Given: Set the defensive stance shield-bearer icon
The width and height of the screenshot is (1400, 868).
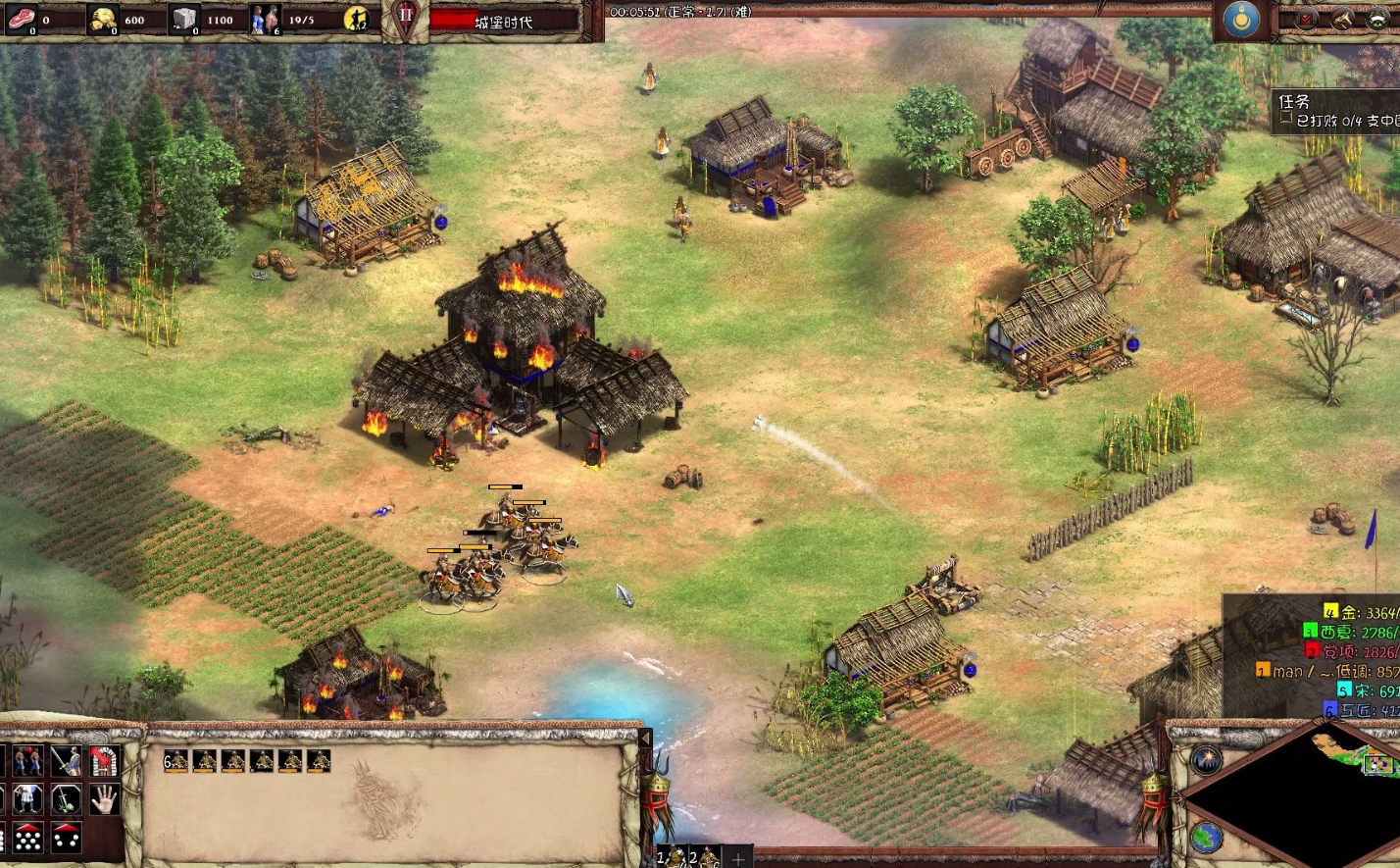Looking at the screenshot, I should [x=27, y=799].
